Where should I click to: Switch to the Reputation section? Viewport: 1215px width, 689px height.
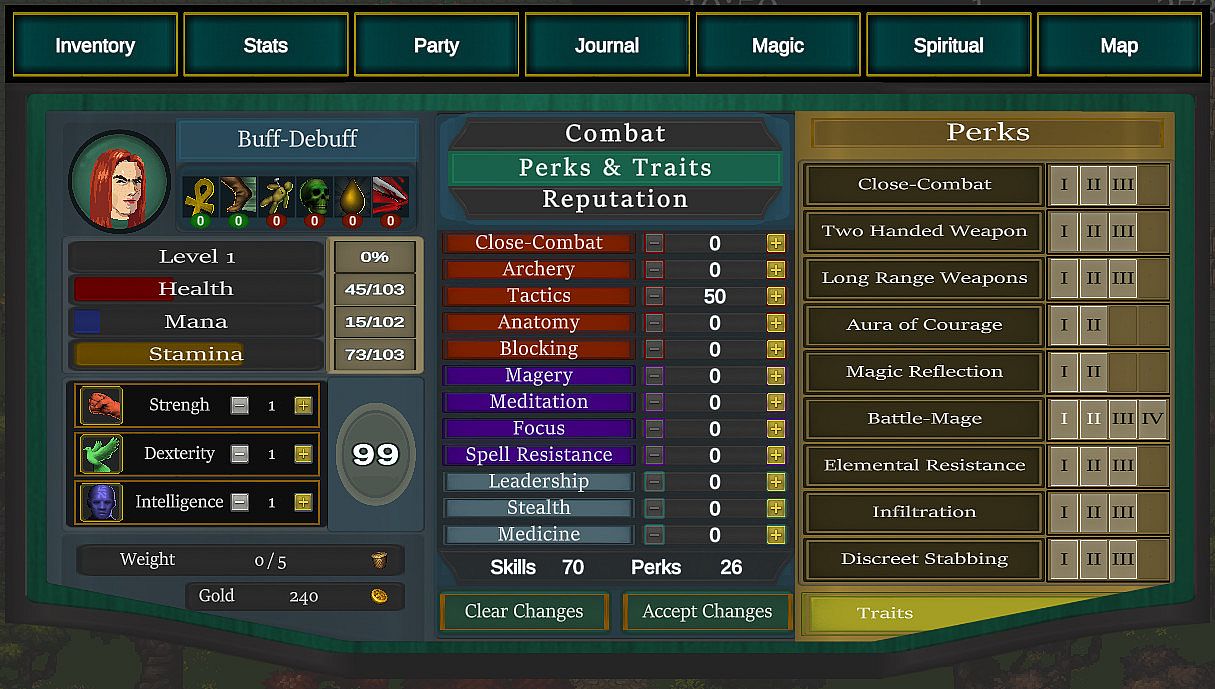(615, 199)
